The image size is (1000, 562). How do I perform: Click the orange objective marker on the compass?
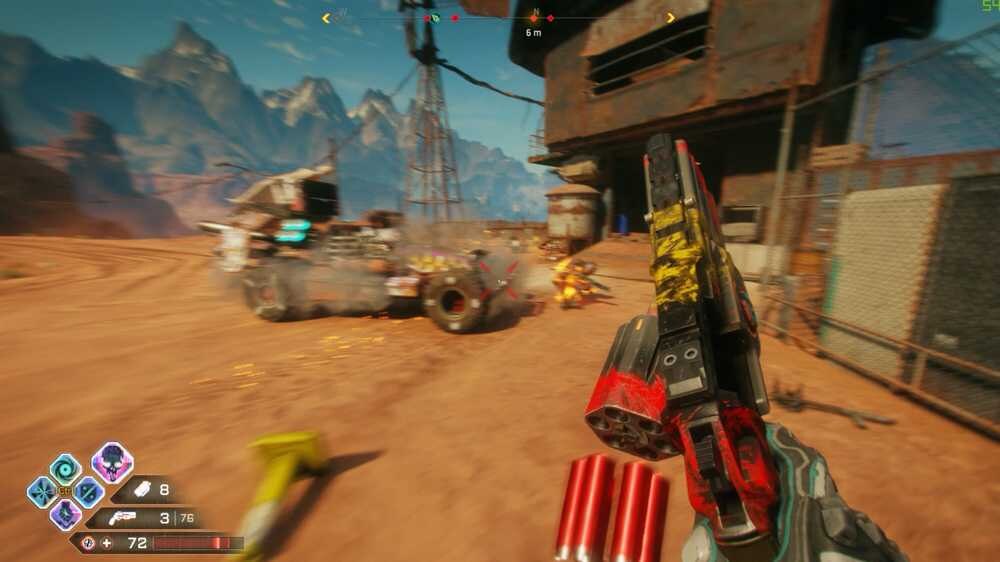[535, 17]
